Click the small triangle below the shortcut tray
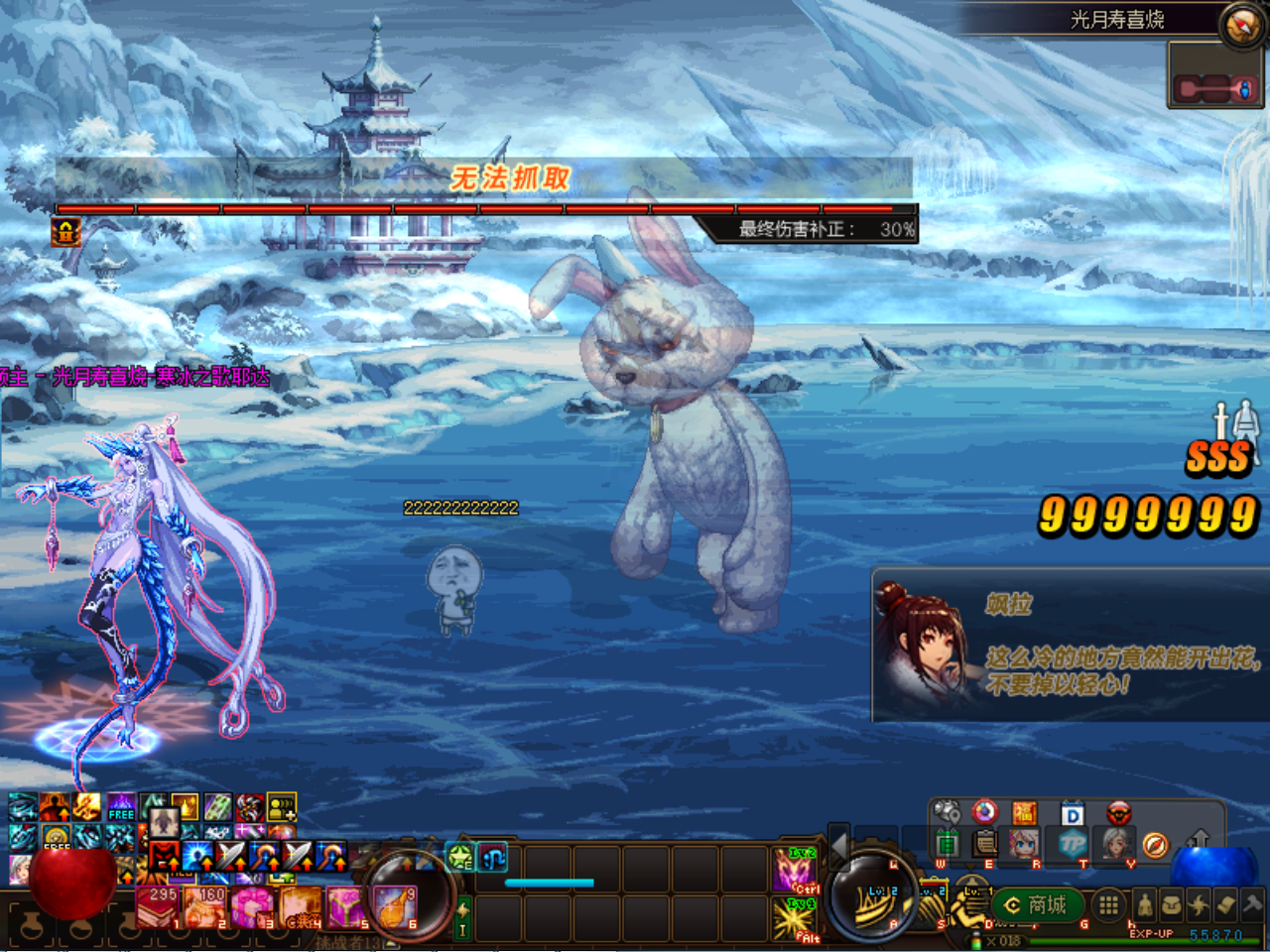Viewport: 1270px width, 952px height. pos(970,865)
